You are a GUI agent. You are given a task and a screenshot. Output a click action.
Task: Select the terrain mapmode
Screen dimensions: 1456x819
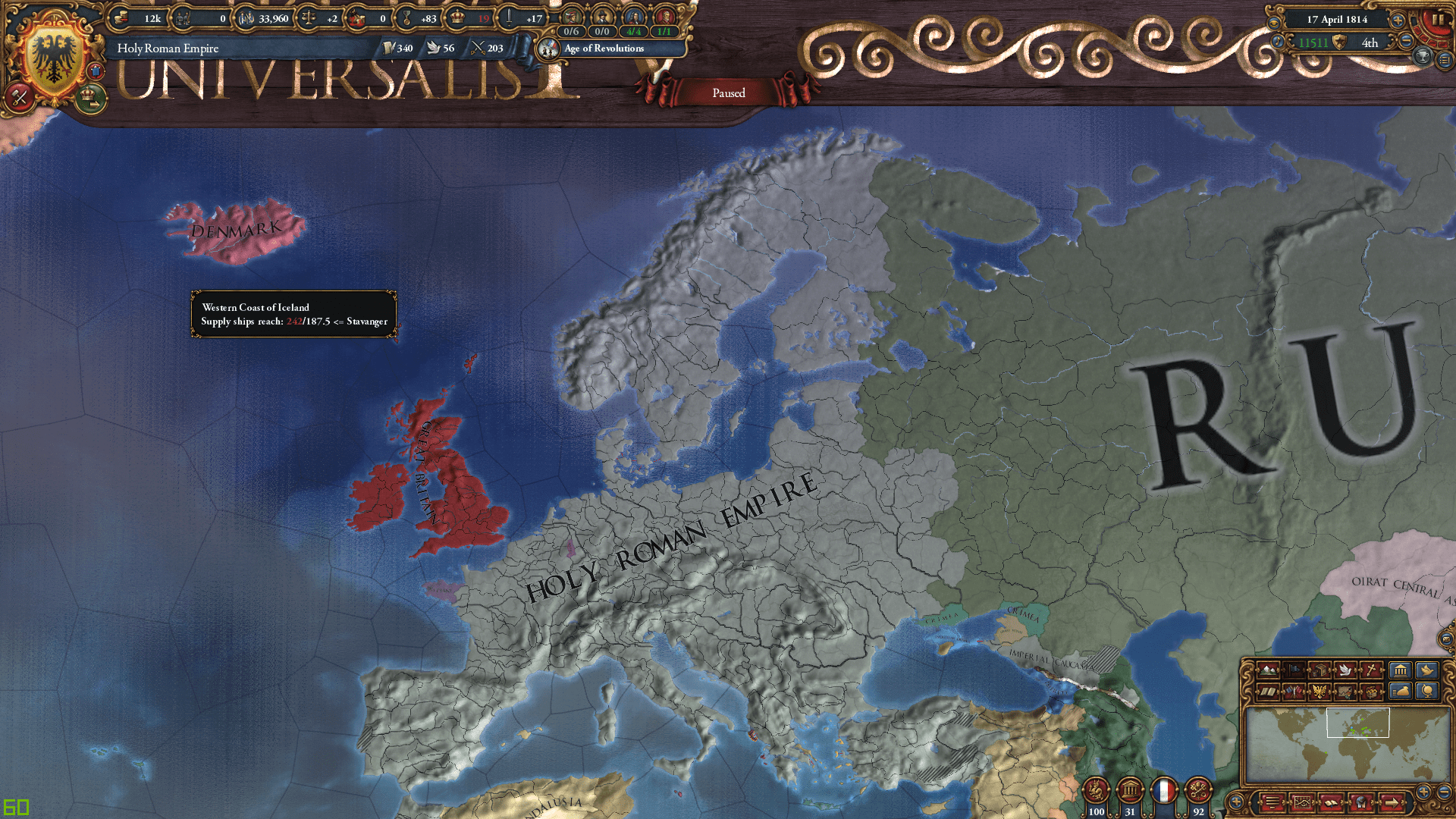(x=1268, y=670)
